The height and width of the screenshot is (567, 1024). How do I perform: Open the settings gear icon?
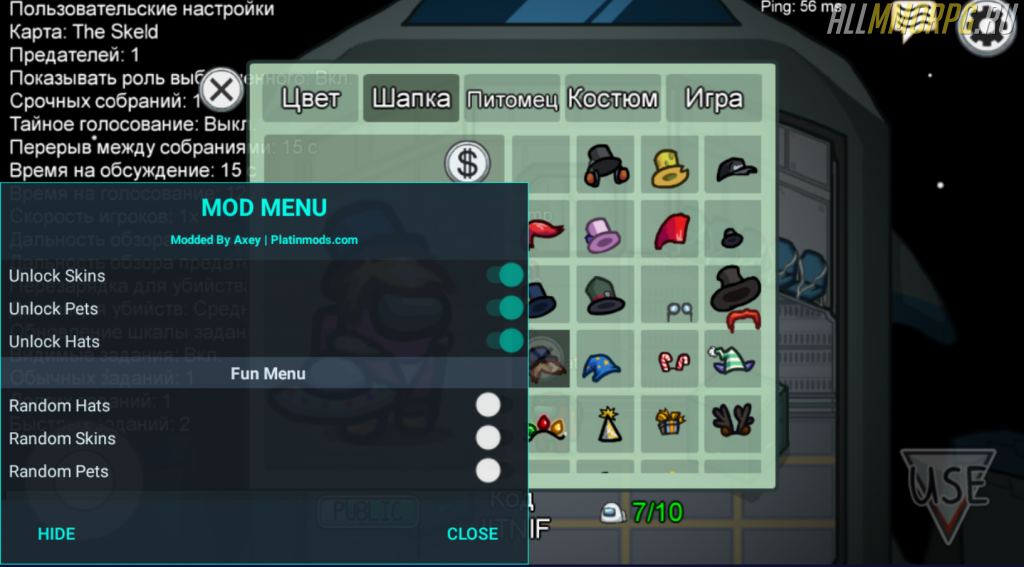pos(984,33)
